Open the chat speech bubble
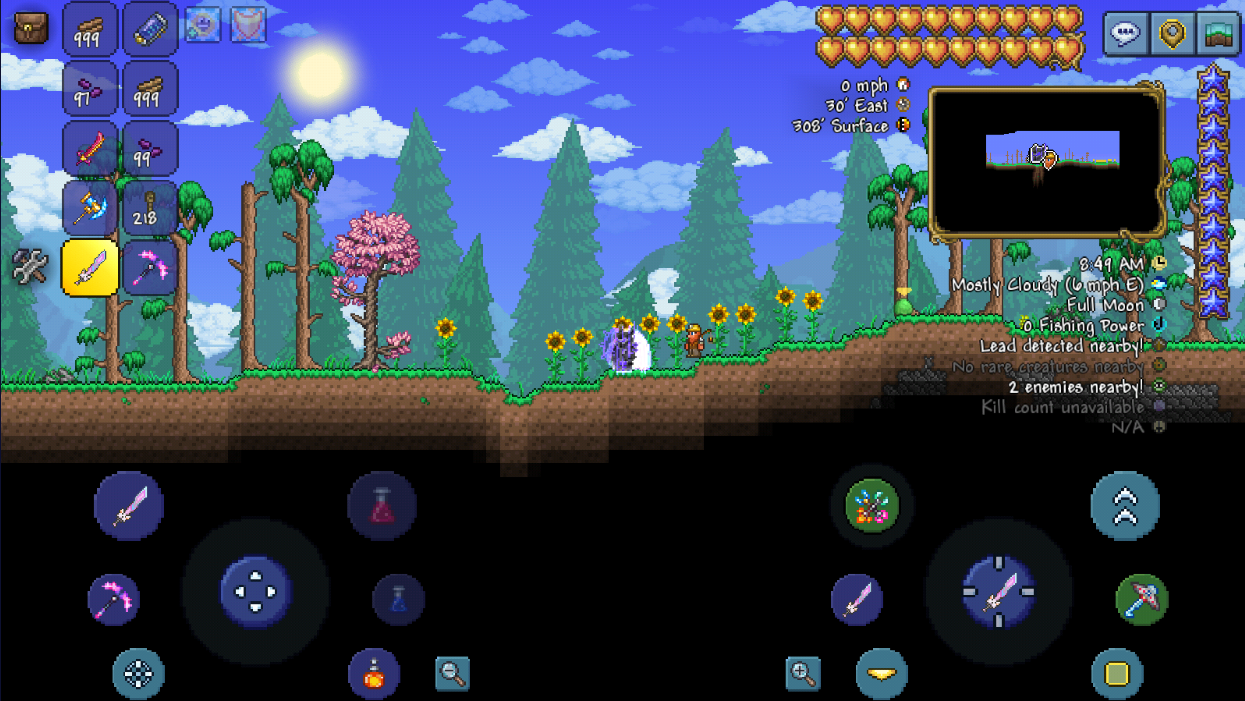The image size is (1245, 701). pyautogui.click(x=1126, y=33)
